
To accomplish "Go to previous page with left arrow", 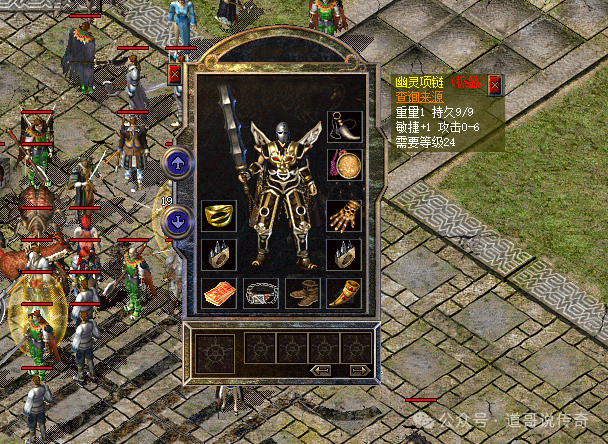I will [322, 370].
